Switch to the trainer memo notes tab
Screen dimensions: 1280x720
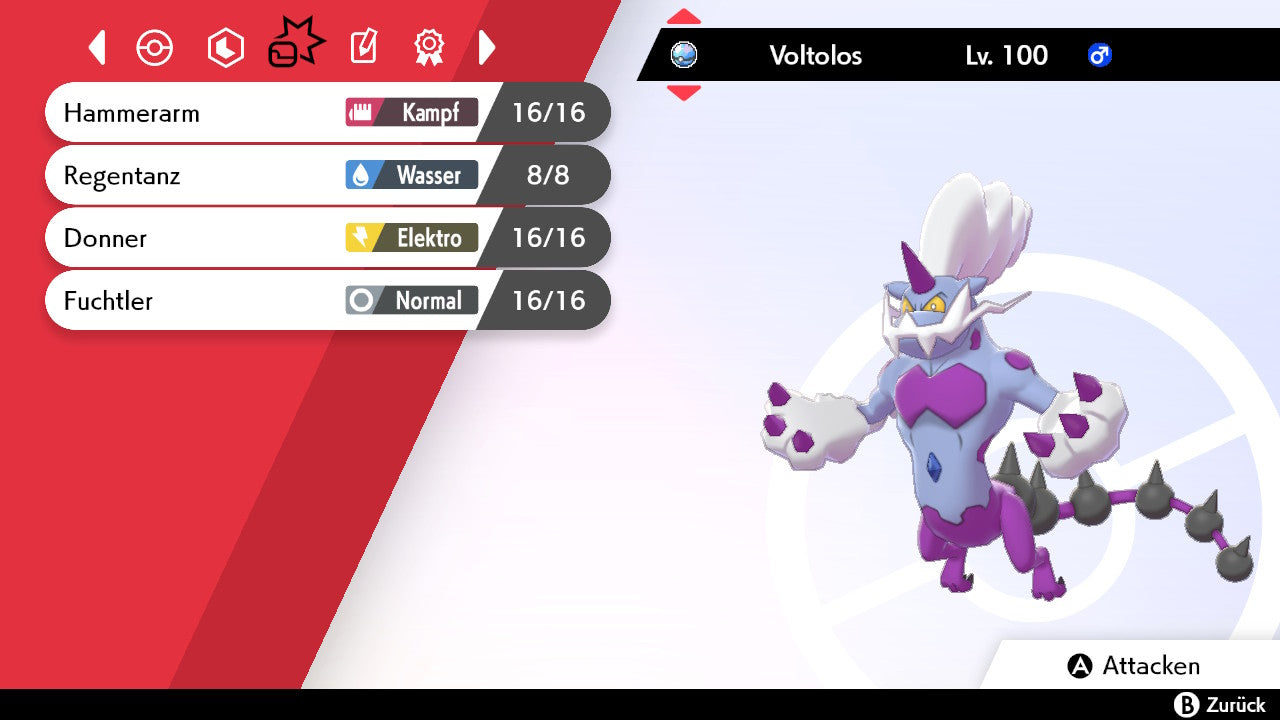tap(363, 48)
